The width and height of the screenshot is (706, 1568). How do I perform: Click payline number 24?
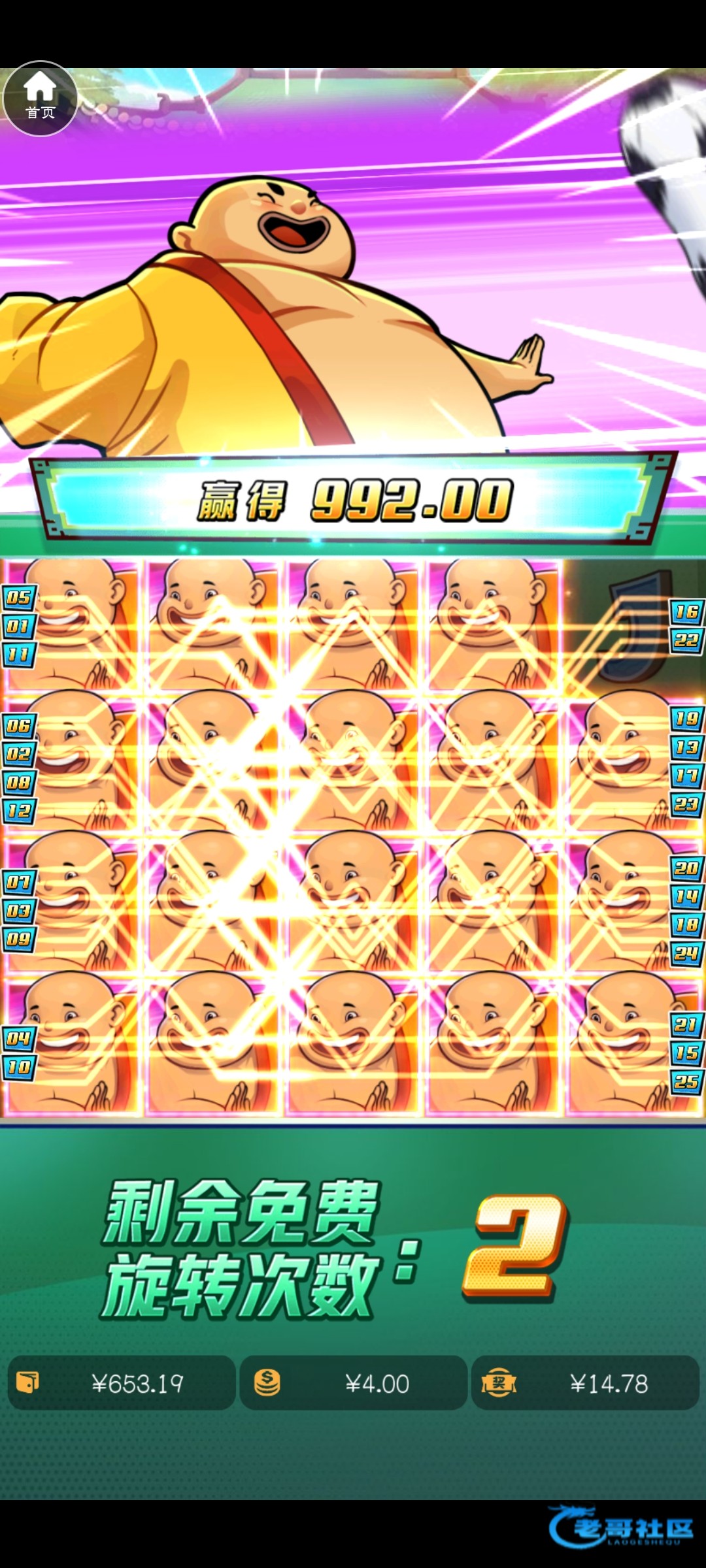click(x=686, y=953)
